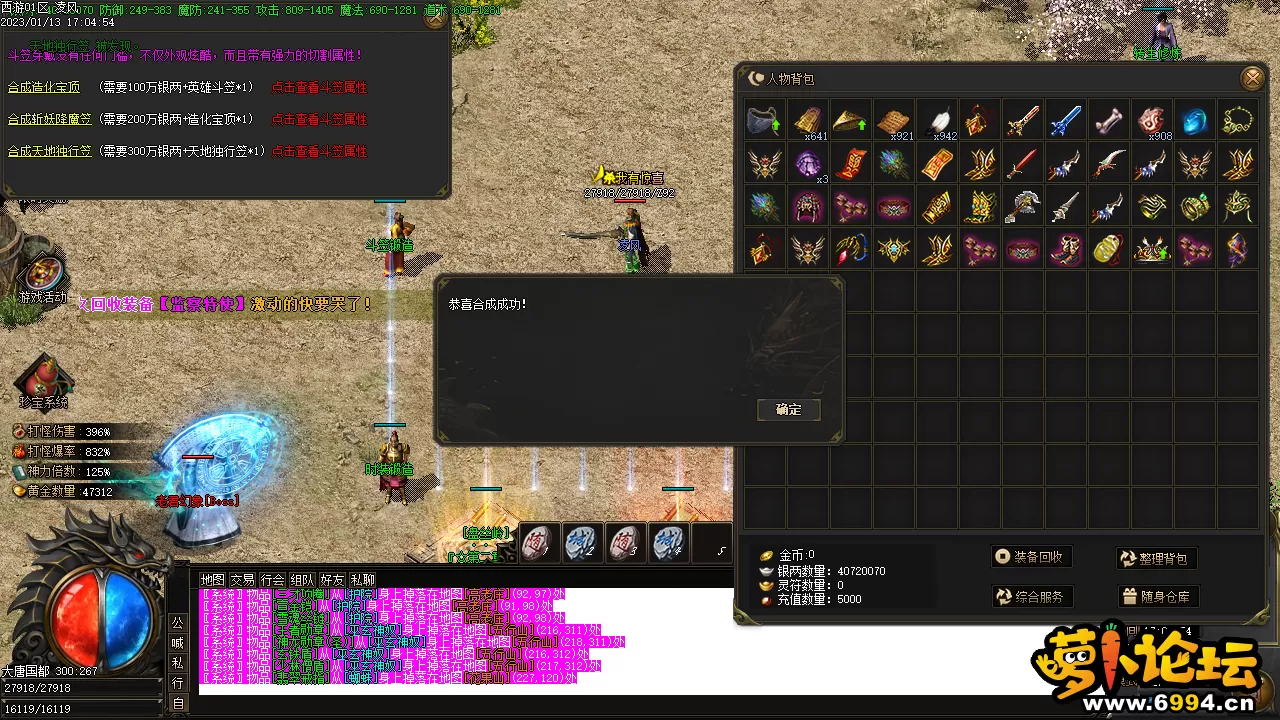Open 装备回收 equipment recycling
This screenshot has height=720, width=1280.
(x=1031, y=557)
